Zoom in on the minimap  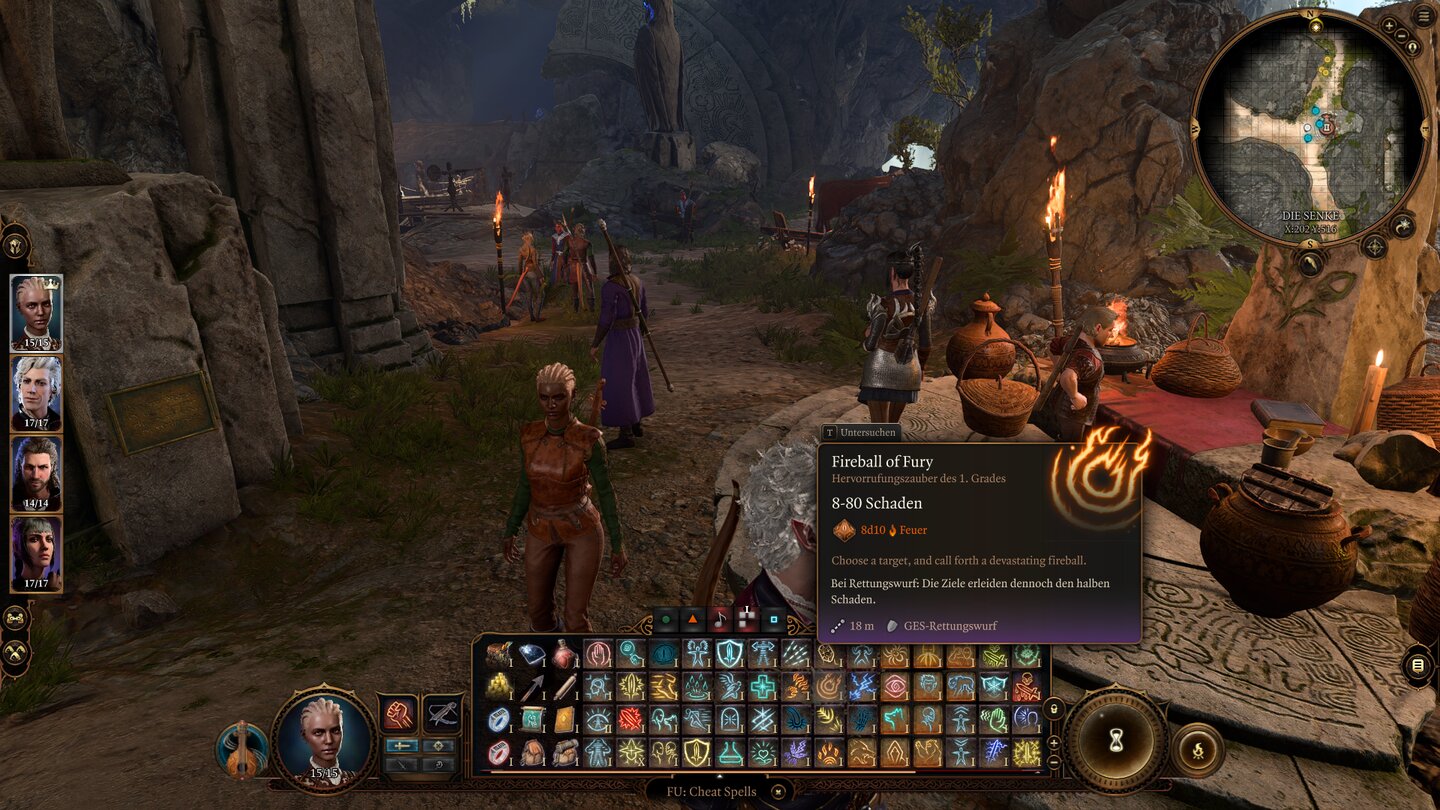(x=1389, y=24)
